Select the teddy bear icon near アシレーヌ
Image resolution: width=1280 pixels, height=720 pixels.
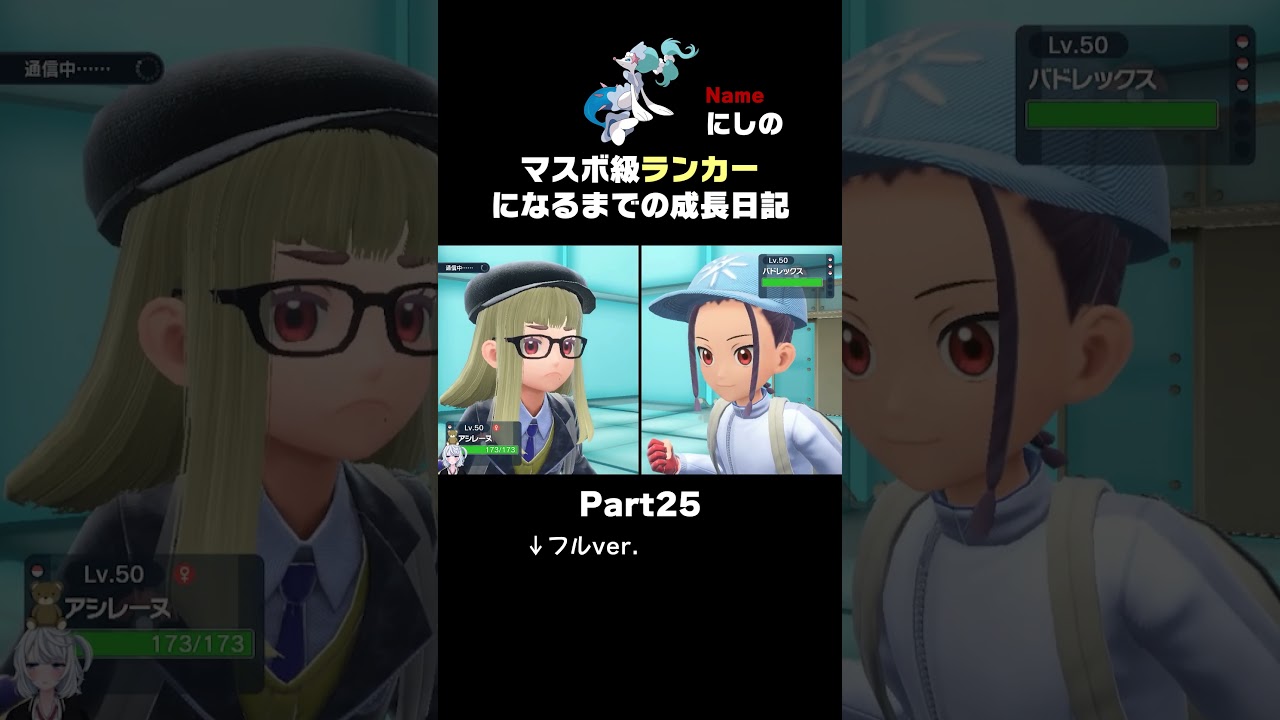coord(45,604)
